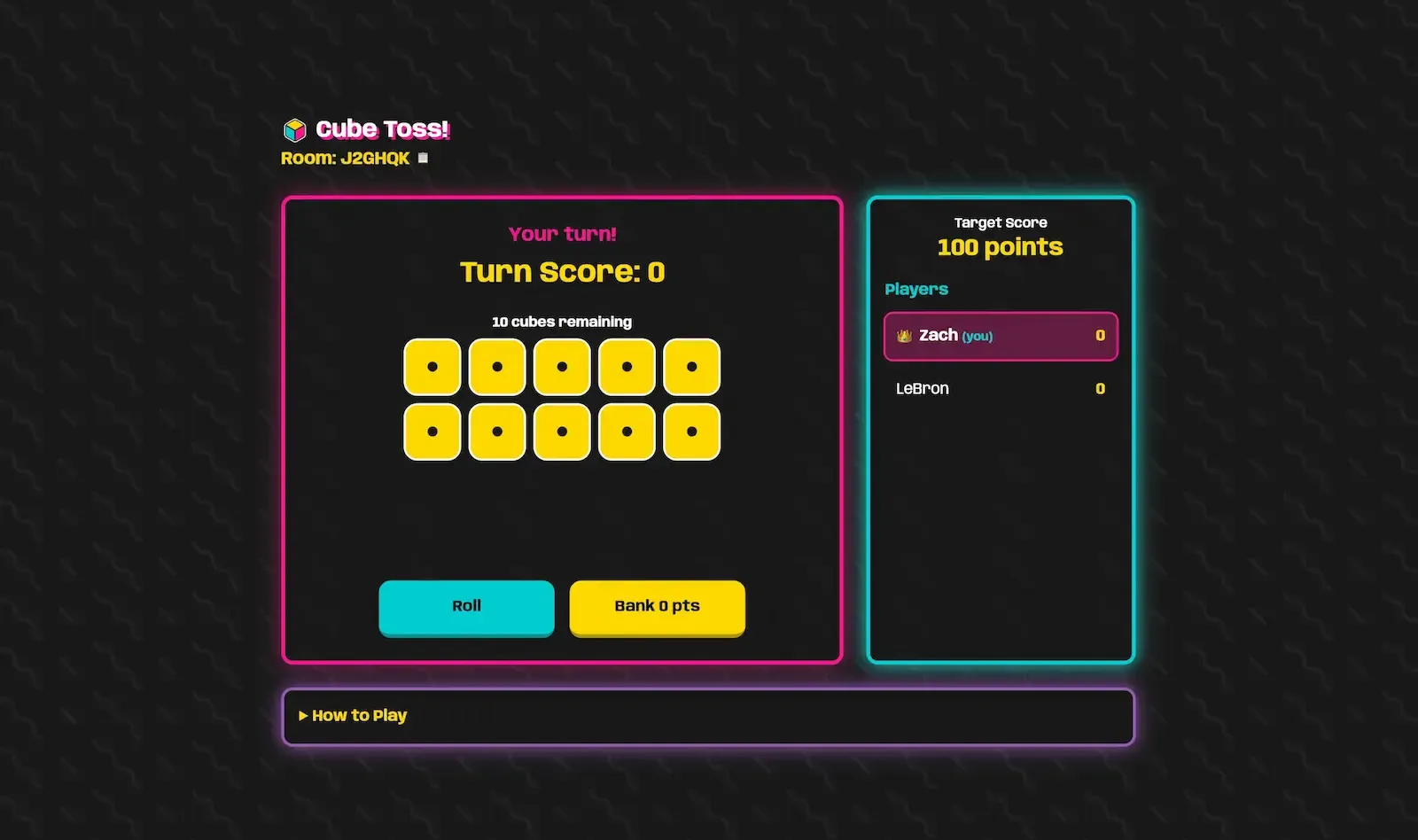Select the first cube in the bottom row
Screen dimensions: 1418x840
click(432, 432)
